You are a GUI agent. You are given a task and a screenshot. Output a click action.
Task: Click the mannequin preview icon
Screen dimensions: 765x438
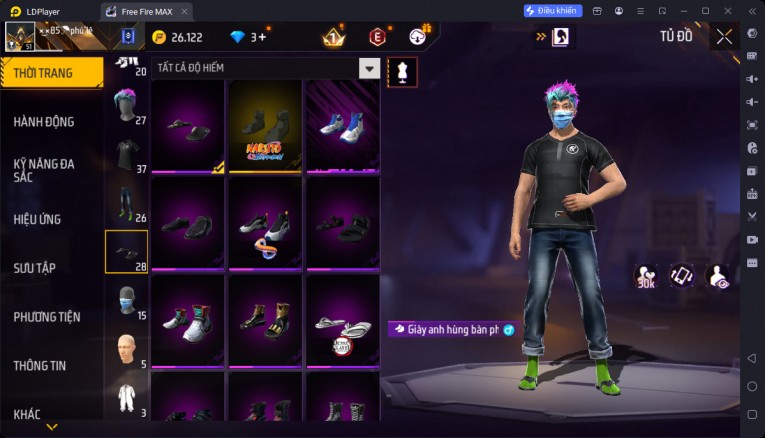tap(402, 72)
